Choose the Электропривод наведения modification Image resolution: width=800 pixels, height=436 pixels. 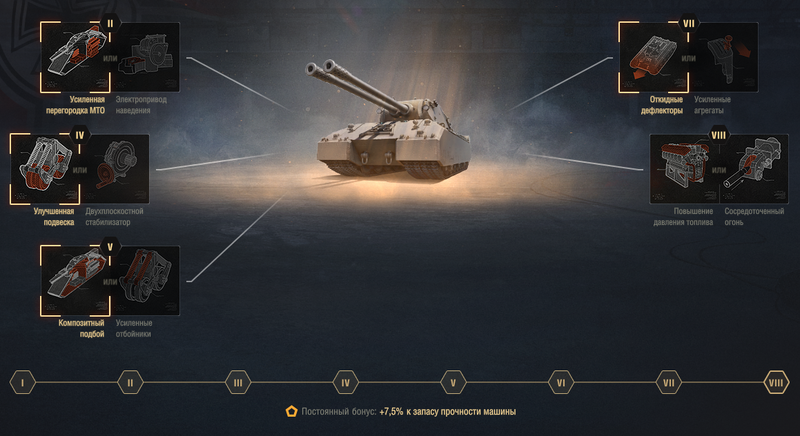(x=147, y=57)
